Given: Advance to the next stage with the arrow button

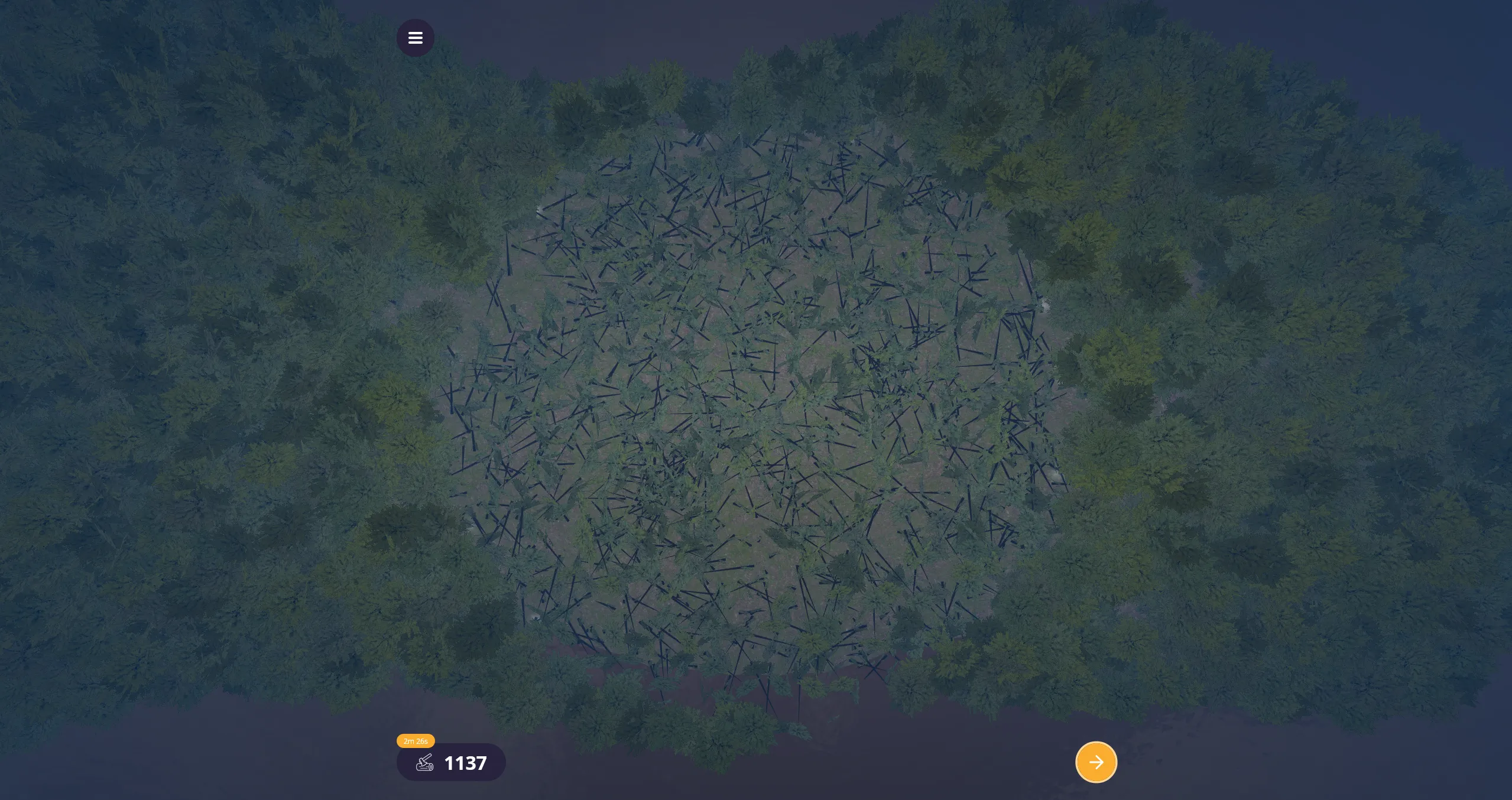Looking at the screenshot, I should coord(1096,762).
